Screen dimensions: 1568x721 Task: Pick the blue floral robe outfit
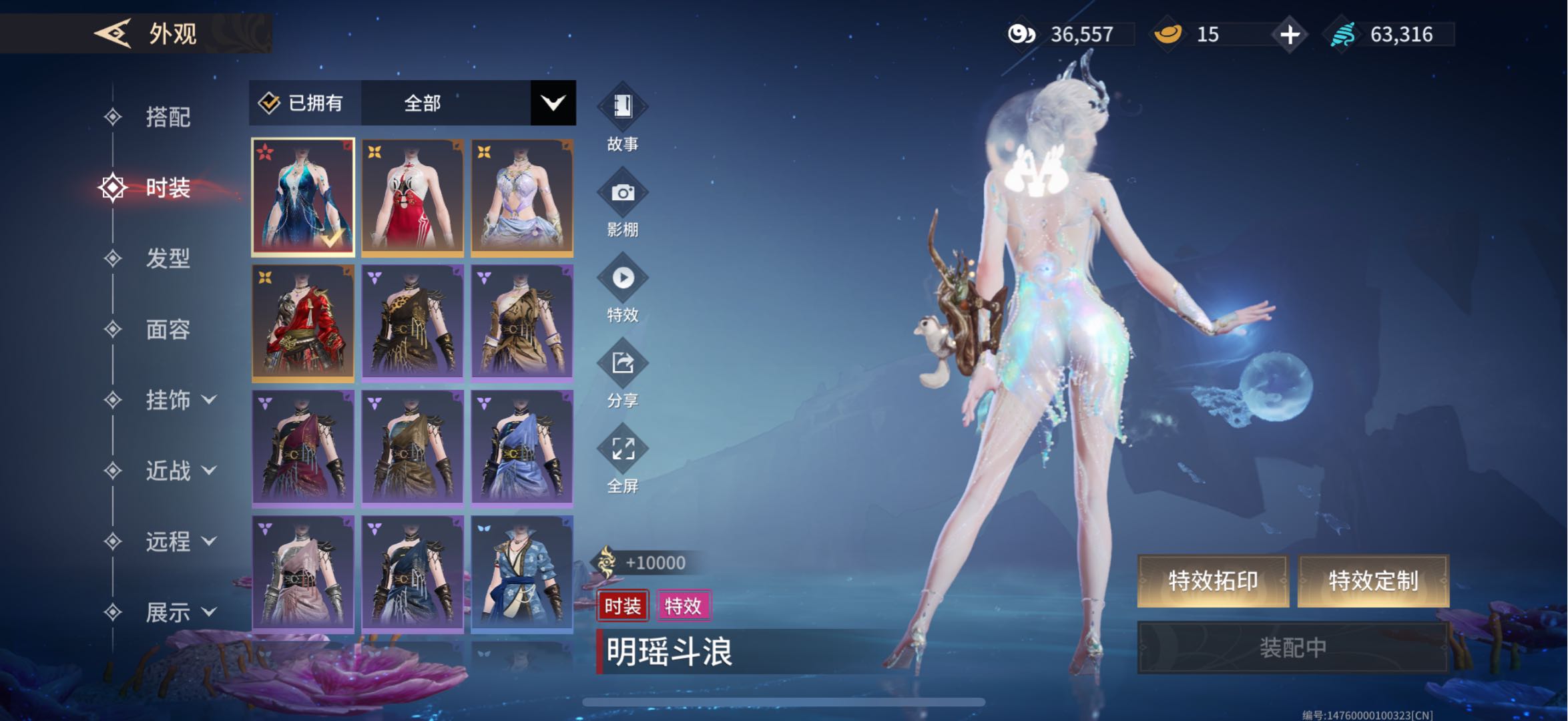pyautogui.click(x=522, y=574)
